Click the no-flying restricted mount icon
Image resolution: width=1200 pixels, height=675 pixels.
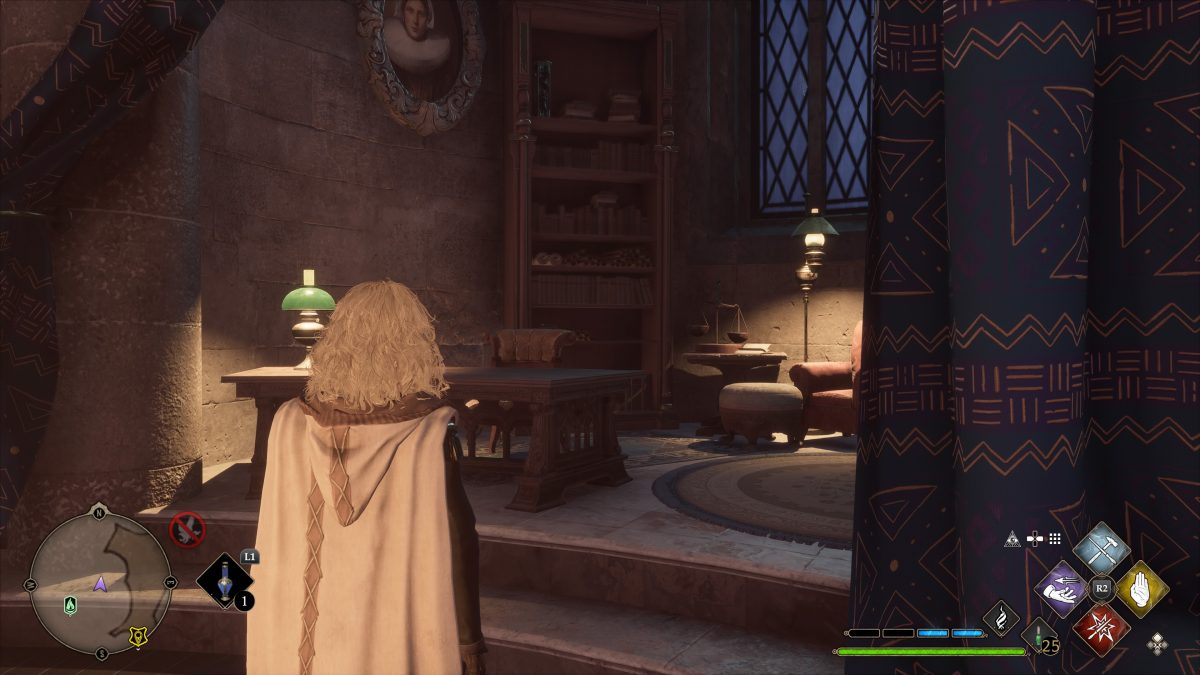click(x=187, y=529)
